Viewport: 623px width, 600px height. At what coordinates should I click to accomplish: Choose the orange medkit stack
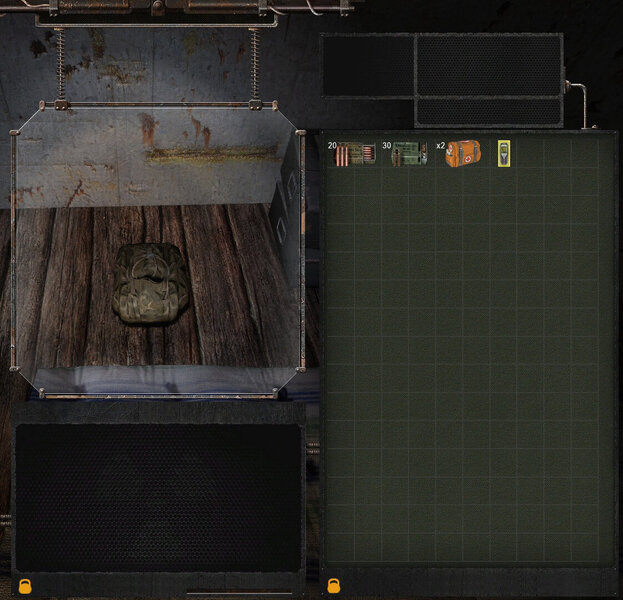point(463,153)
